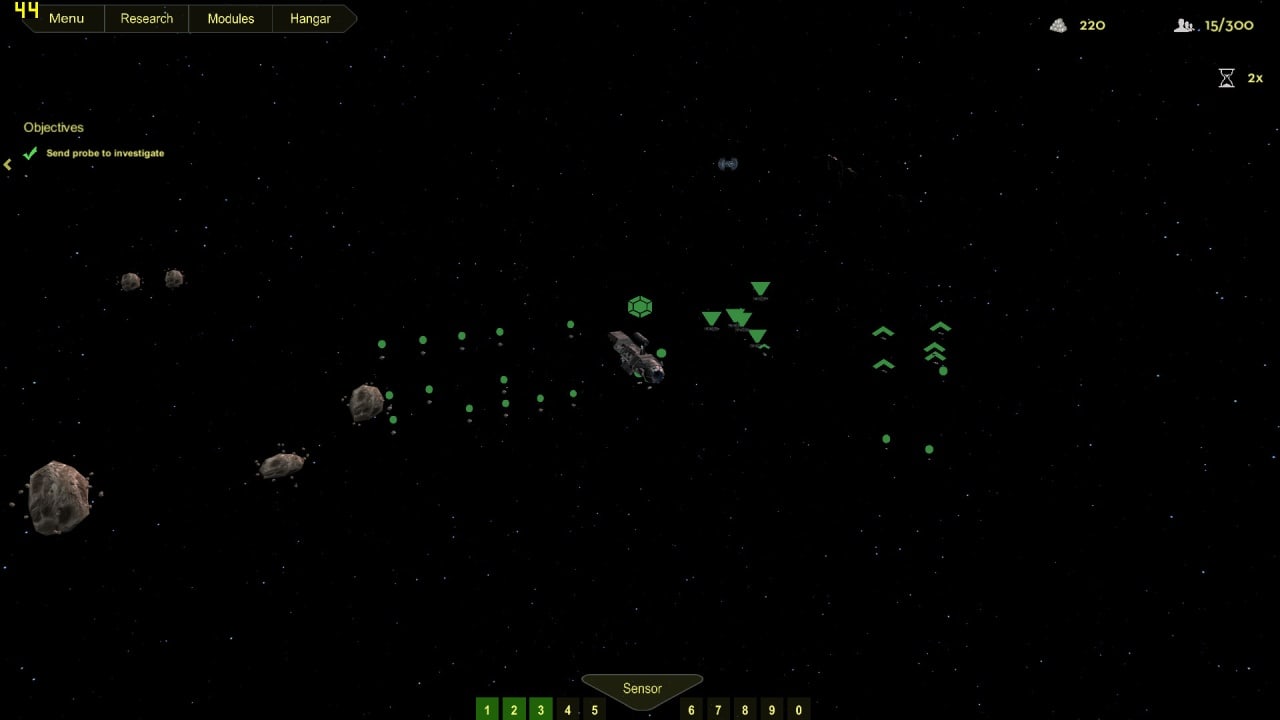1280x720 pixels.
Task: Select control group slot 0
Action: [798, 710]
